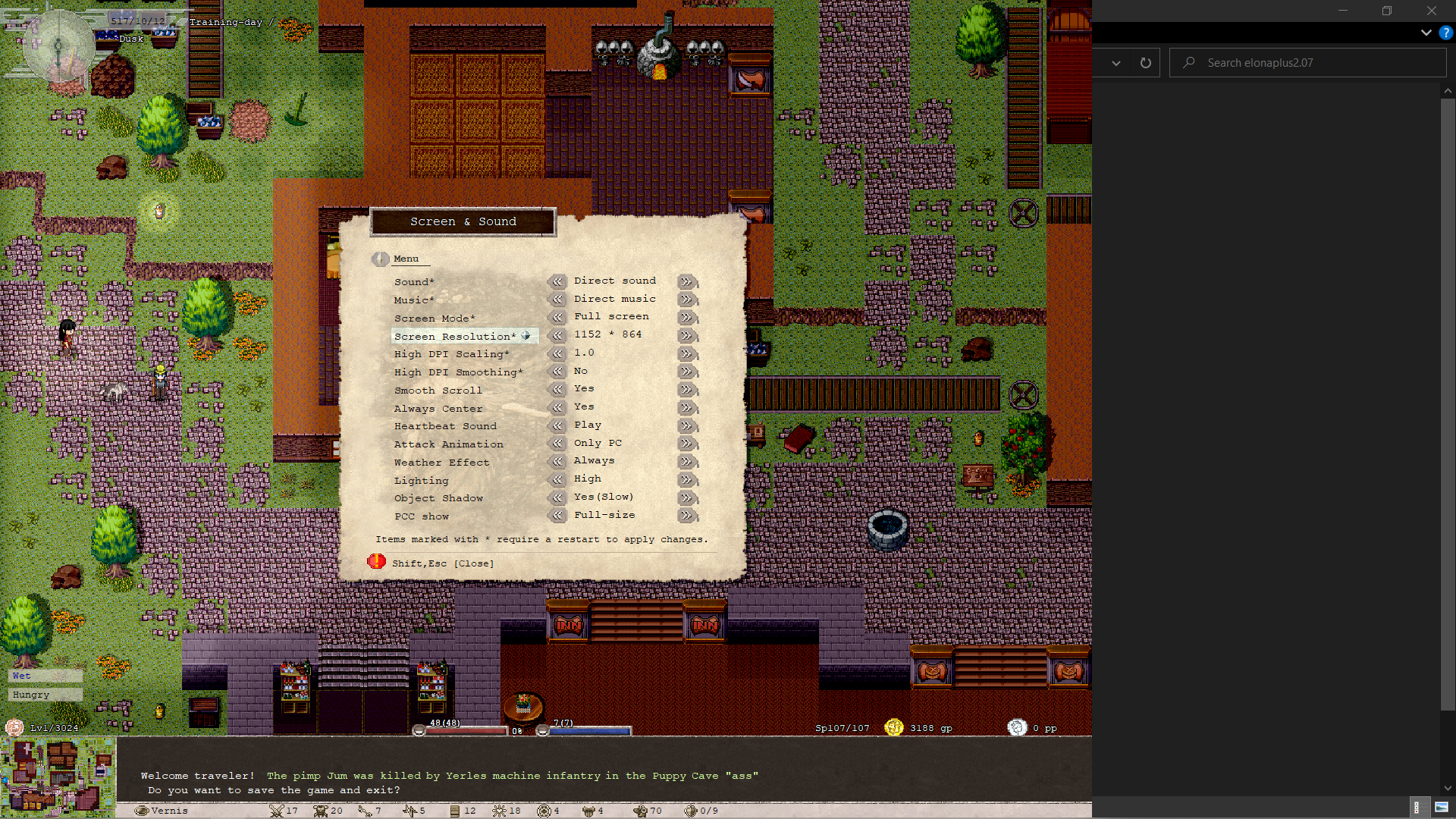Click the right arrow to change Screen Resolution
The width and height of the screenshot is (1456, 819).
pyautogui.click(x=687, y=335)
